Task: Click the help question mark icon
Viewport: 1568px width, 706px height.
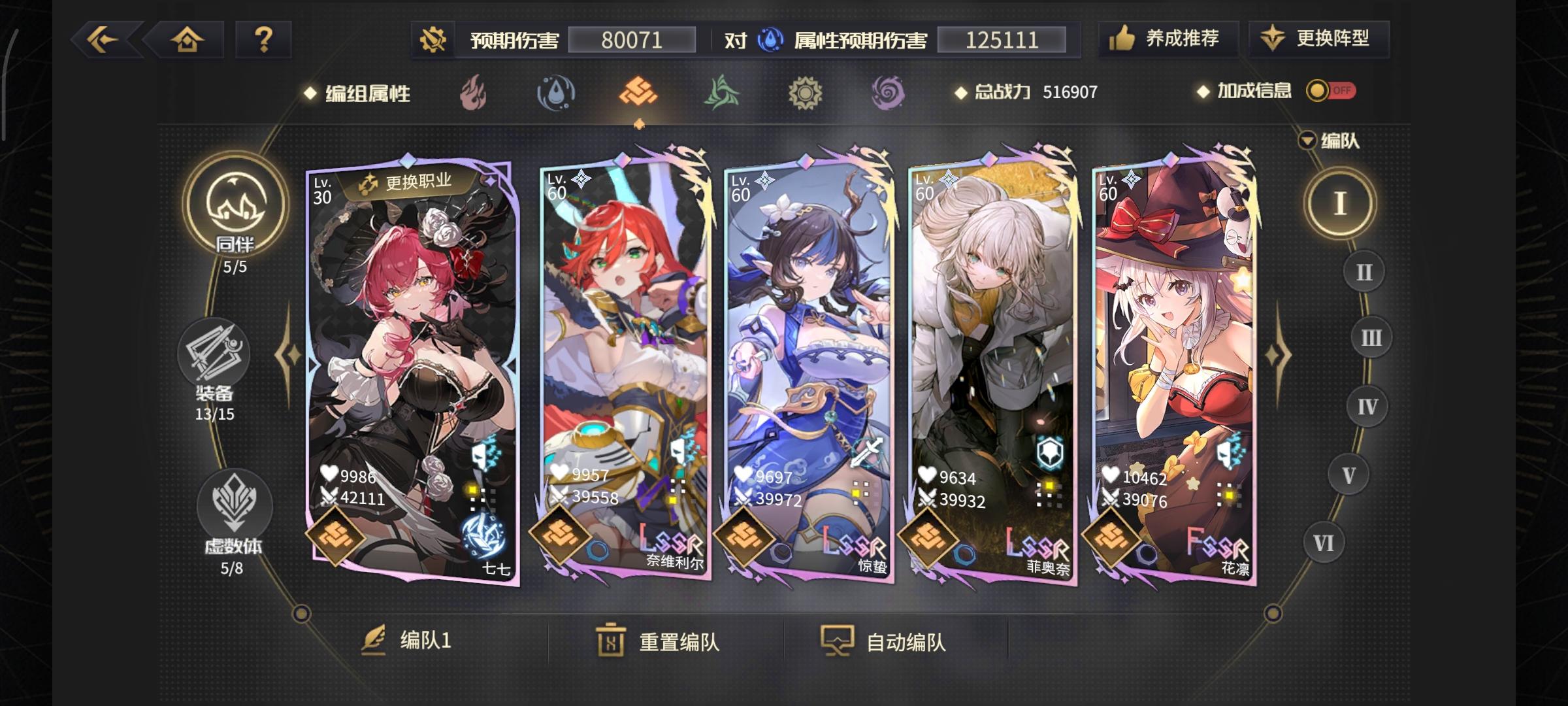Action: tap(264, 40)
